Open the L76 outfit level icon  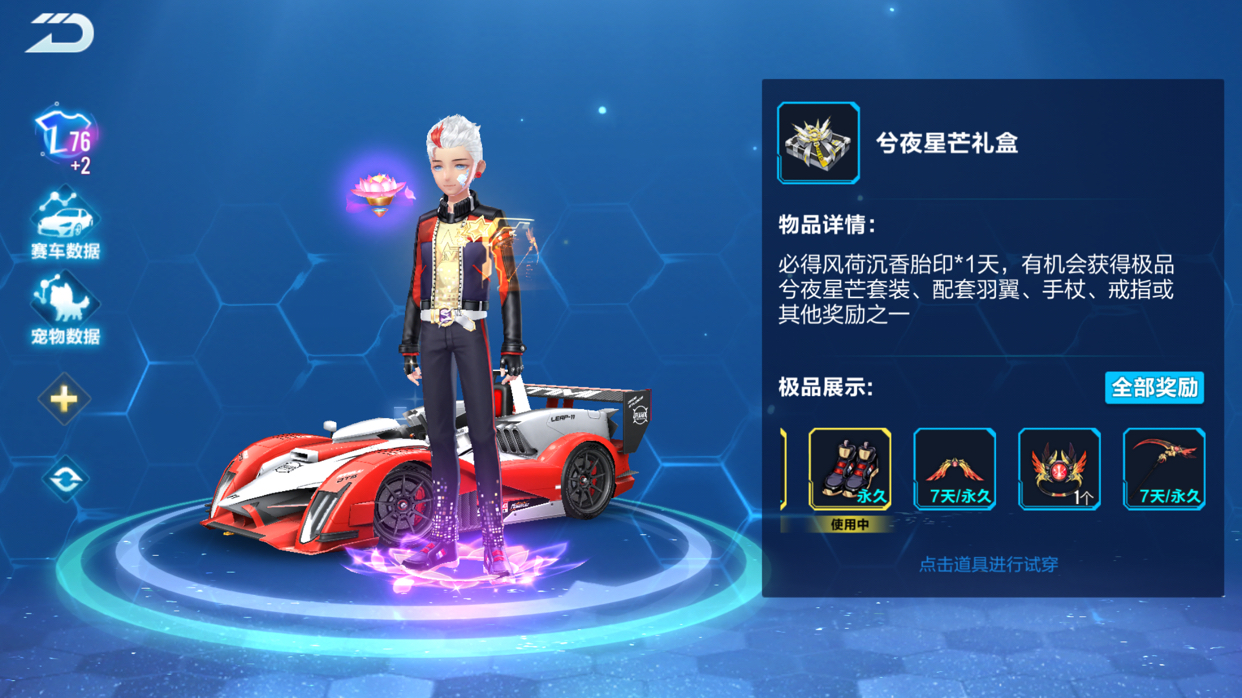click(x=64, y=138)
